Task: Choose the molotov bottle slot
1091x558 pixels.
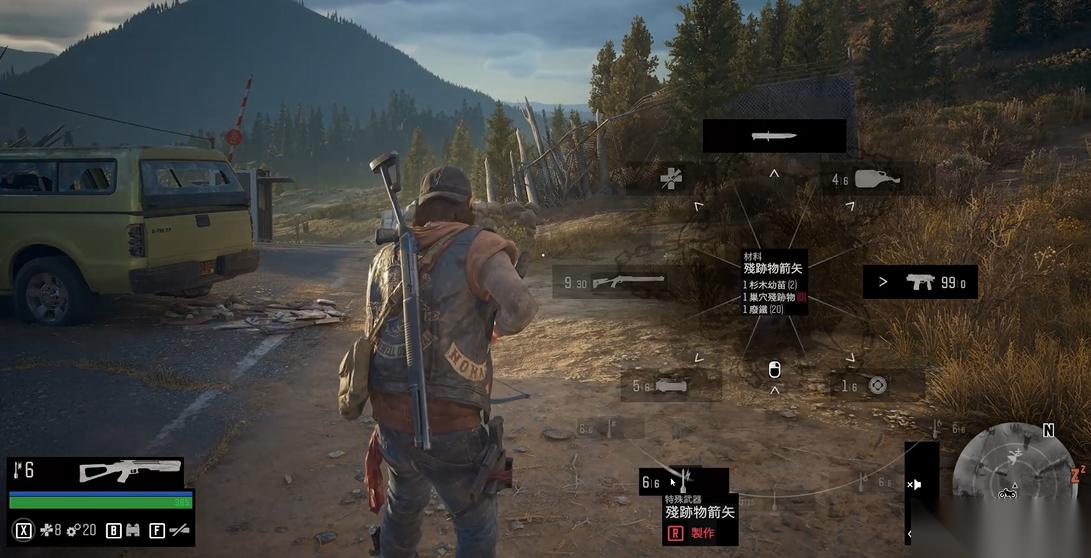Action: click(869, 180)
